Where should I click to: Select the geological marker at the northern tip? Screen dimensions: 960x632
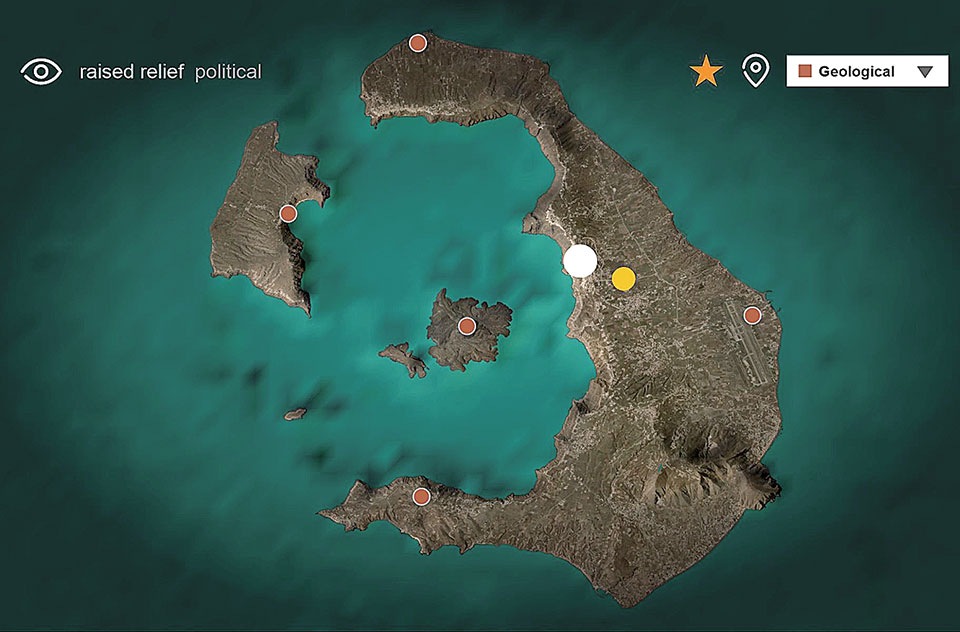418,43
